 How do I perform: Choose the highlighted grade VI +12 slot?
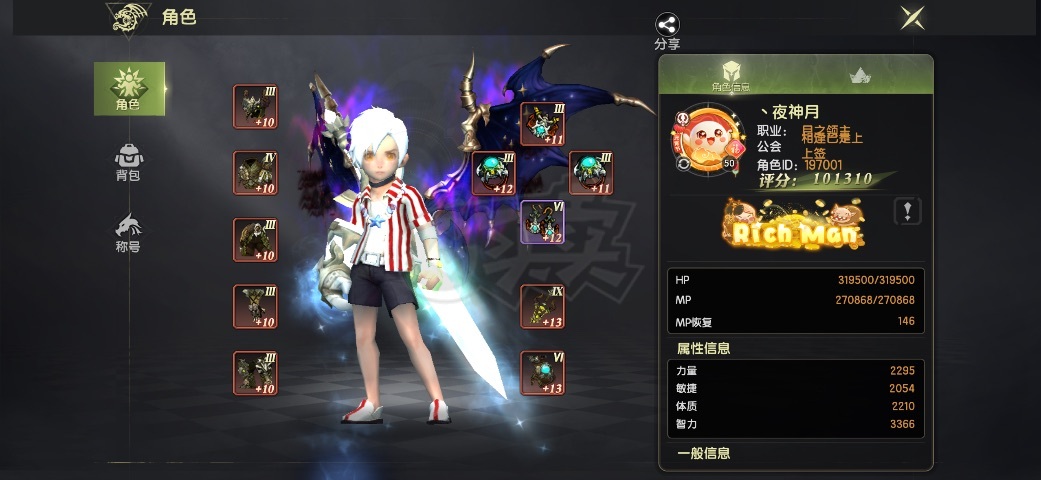click(542, 222)
